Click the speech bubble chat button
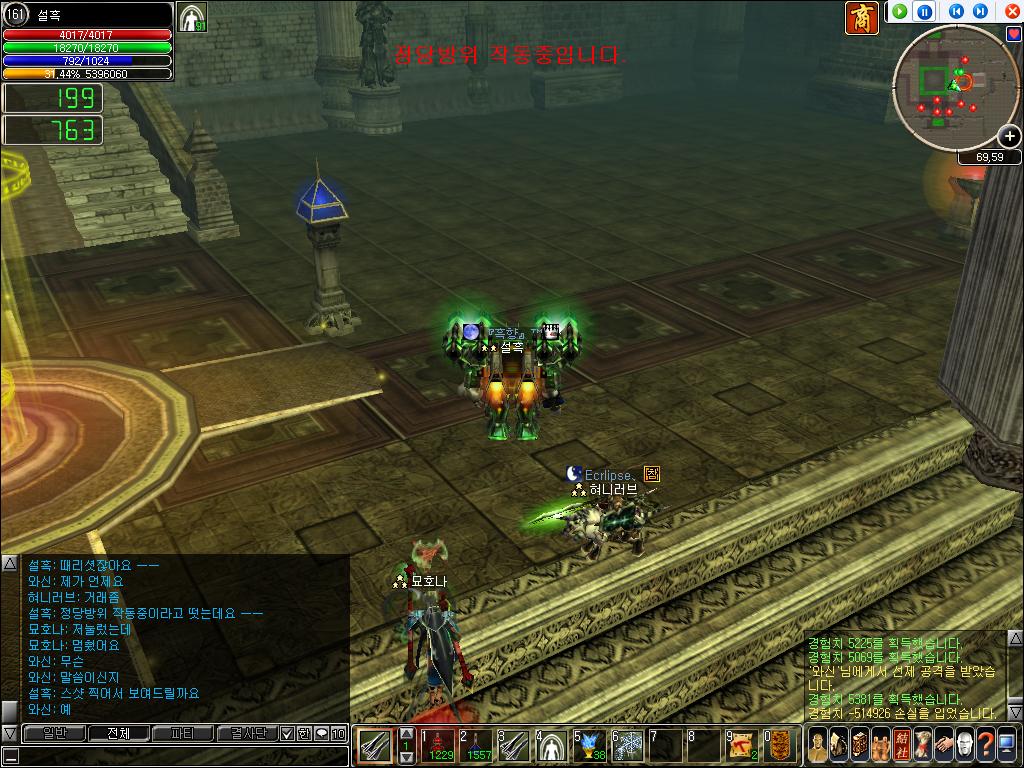 [x=321, y=733]
